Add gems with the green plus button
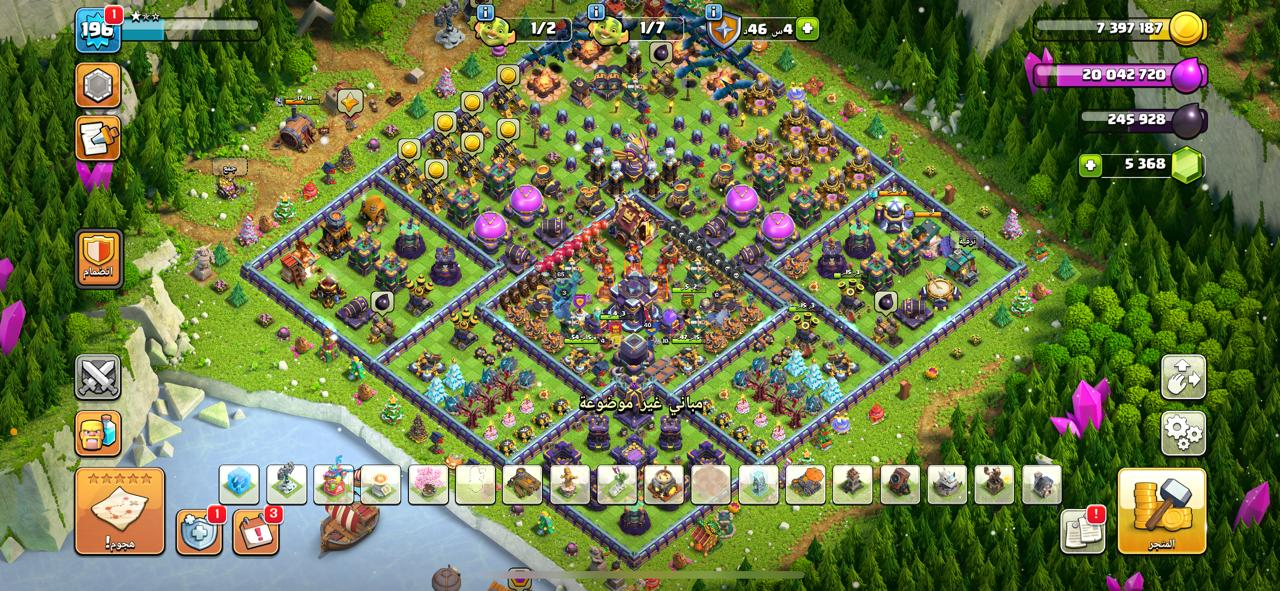The width and height of the screenshot is (1280, 591). point(1091,164)
